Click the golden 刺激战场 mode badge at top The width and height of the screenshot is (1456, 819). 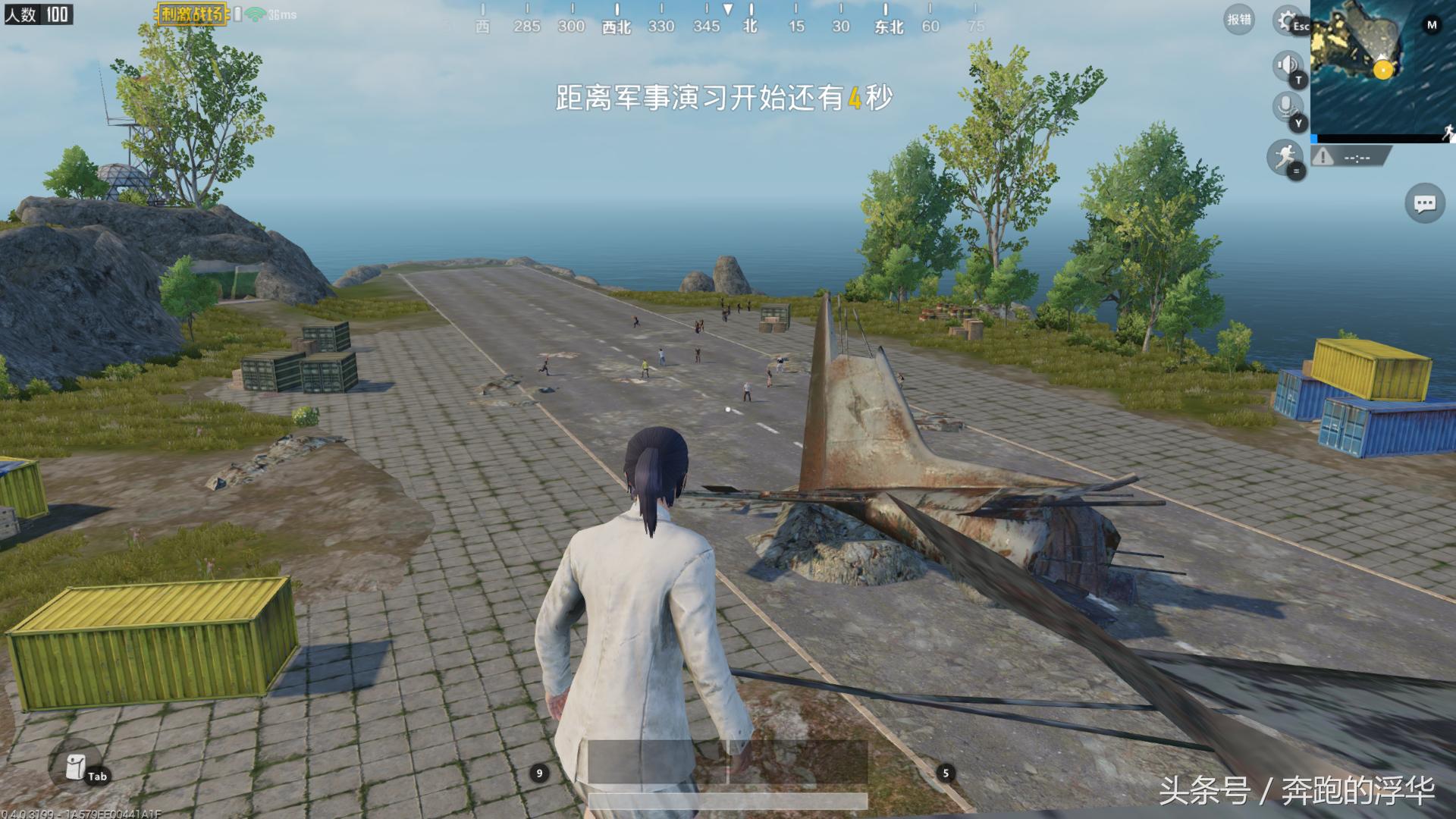pyautogui.click(x=191, y=14)
